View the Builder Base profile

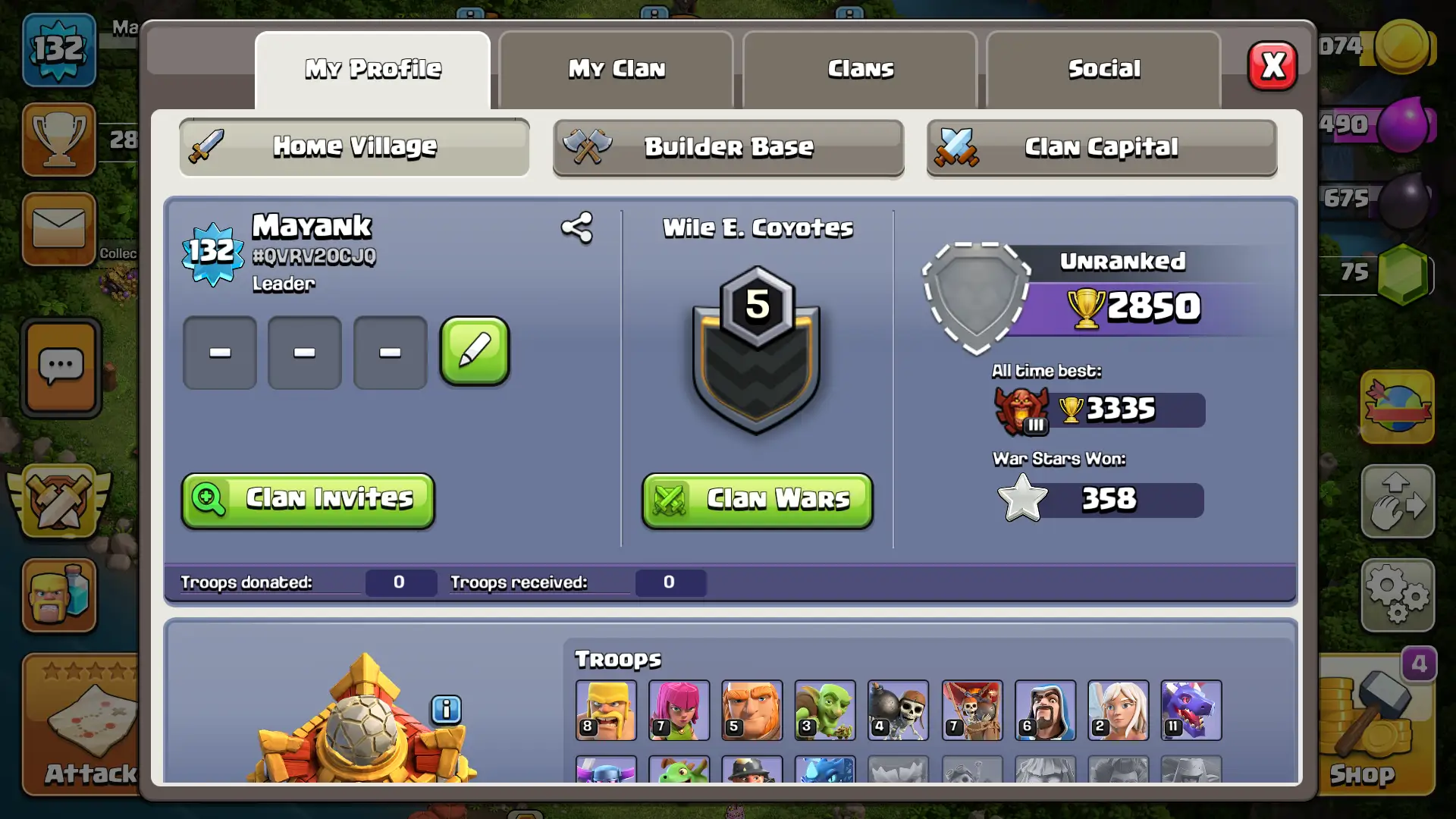728,147
